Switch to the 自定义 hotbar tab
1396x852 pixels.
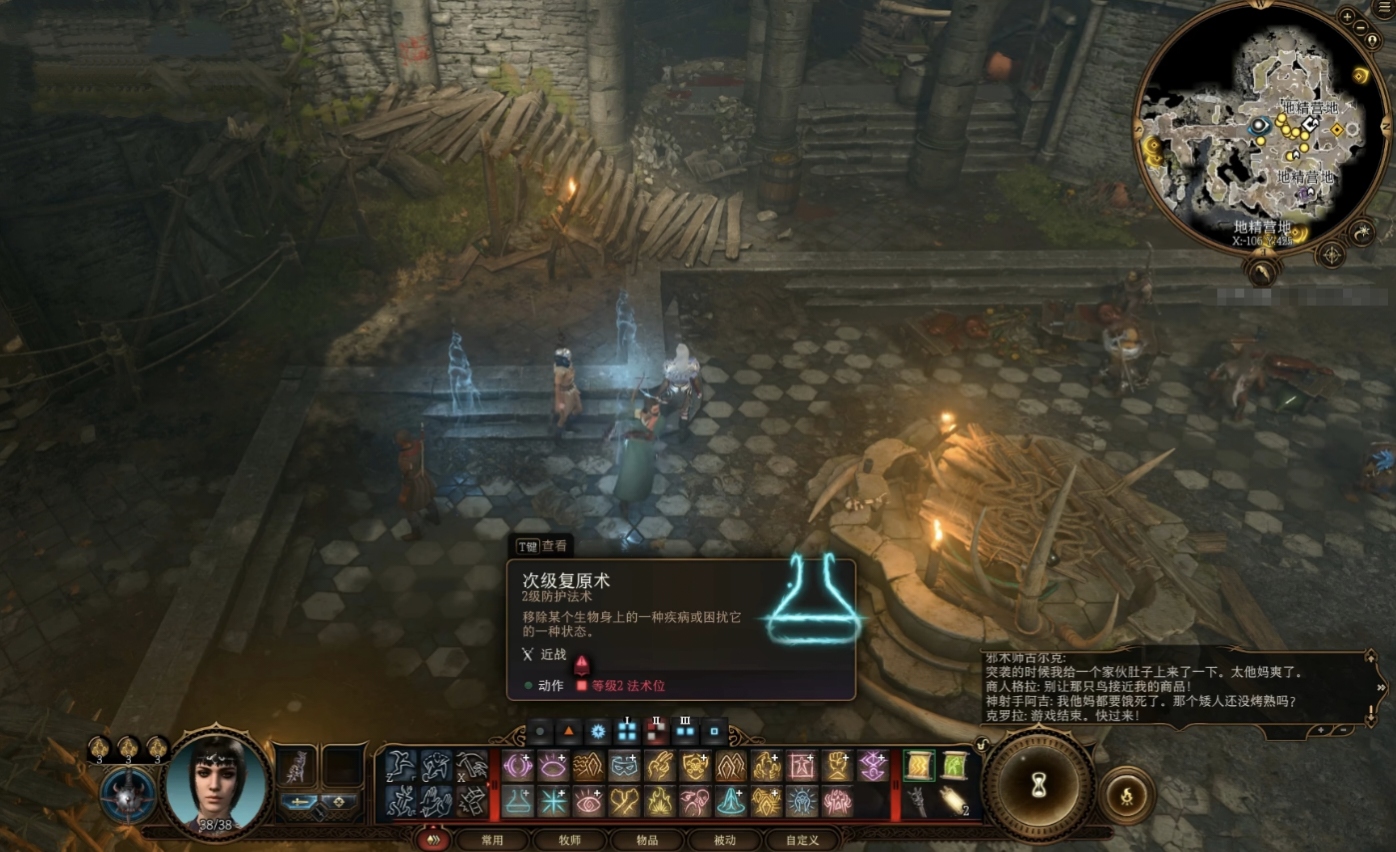(x=802, y=840)
